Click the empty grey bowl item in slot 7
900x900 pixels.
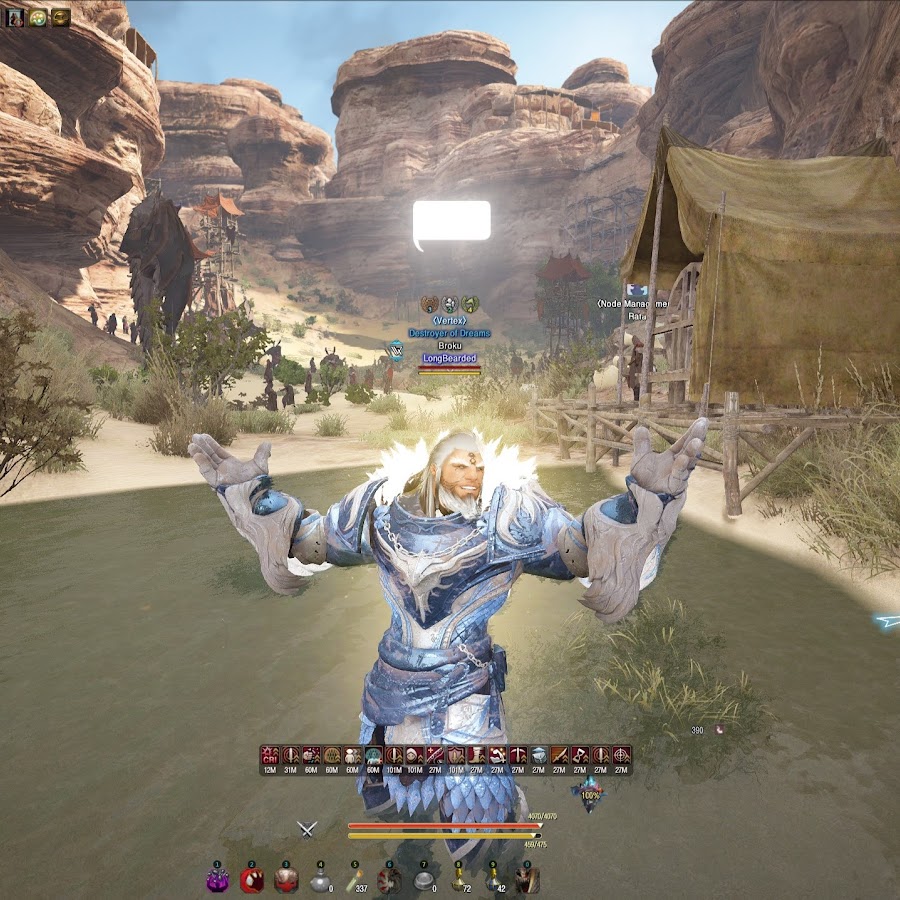coord(424,880)
